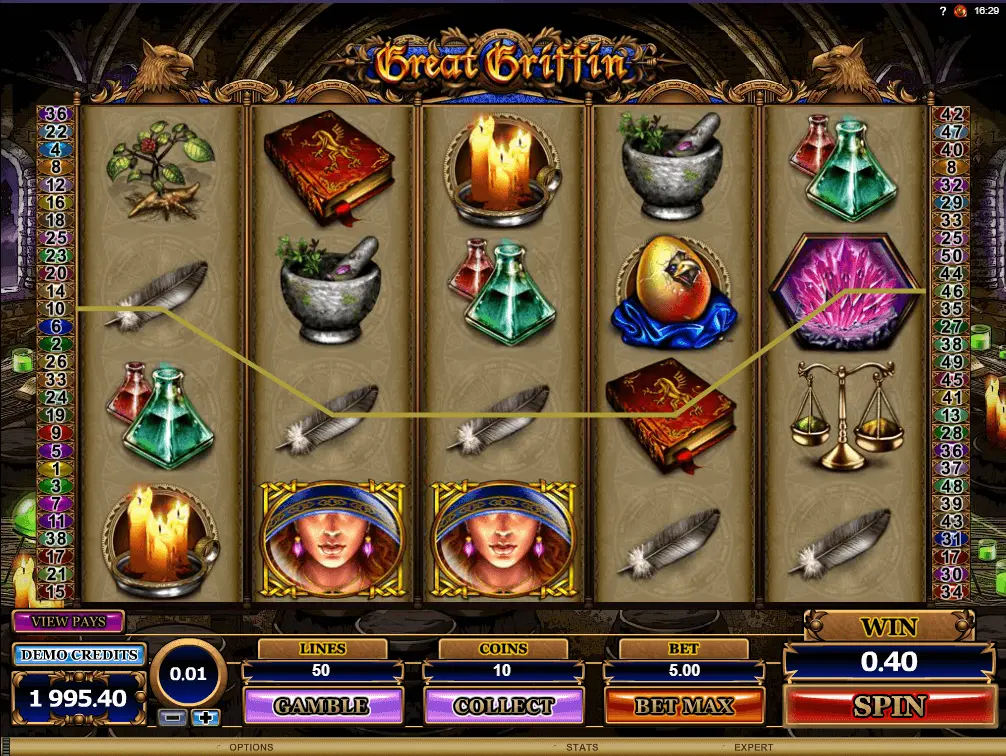
Task: Collect the current winnings
Action: coord(503,706)
